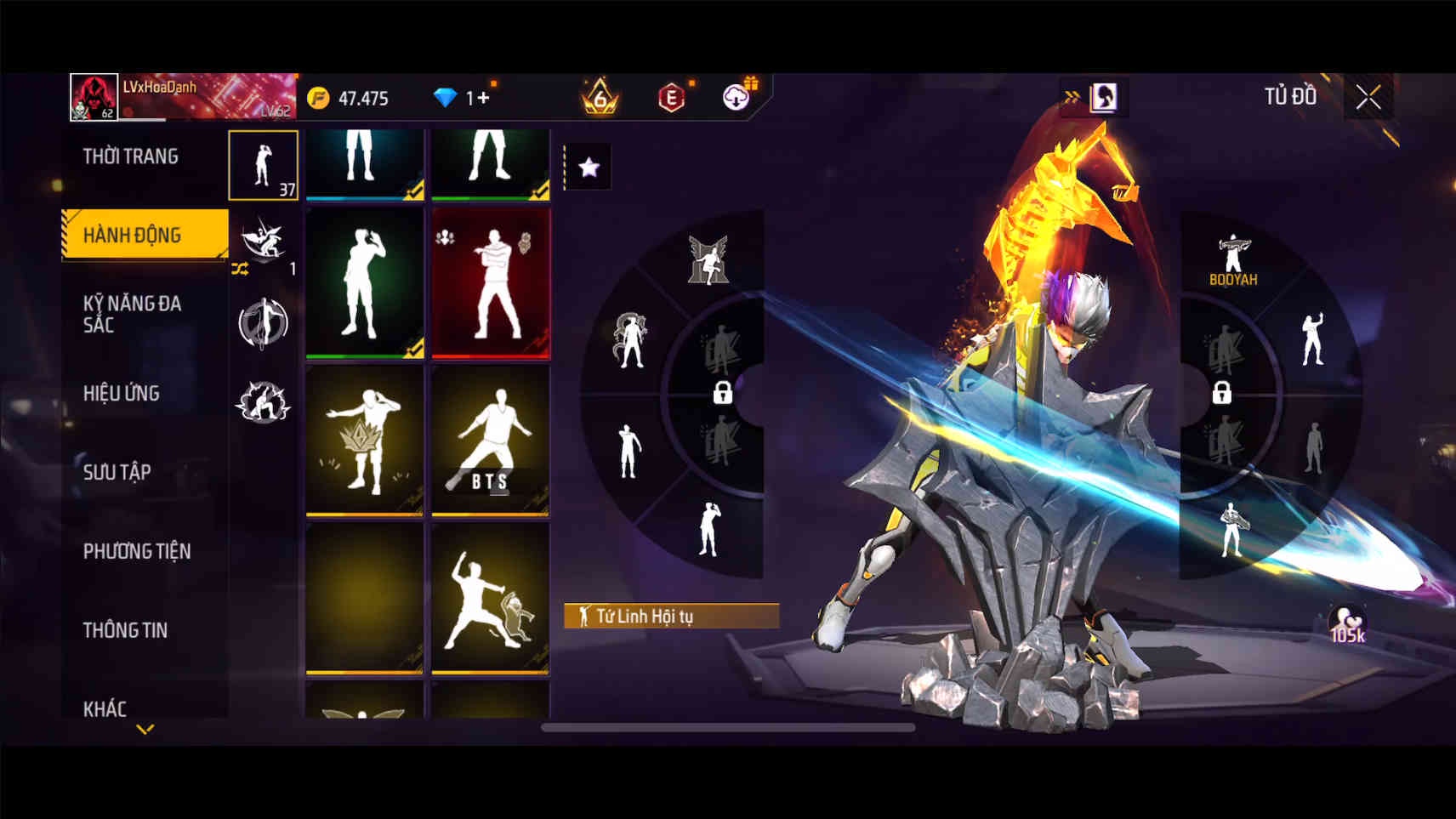Open the cloud download gift icon

pyautogui.click(x=737, y=96)
